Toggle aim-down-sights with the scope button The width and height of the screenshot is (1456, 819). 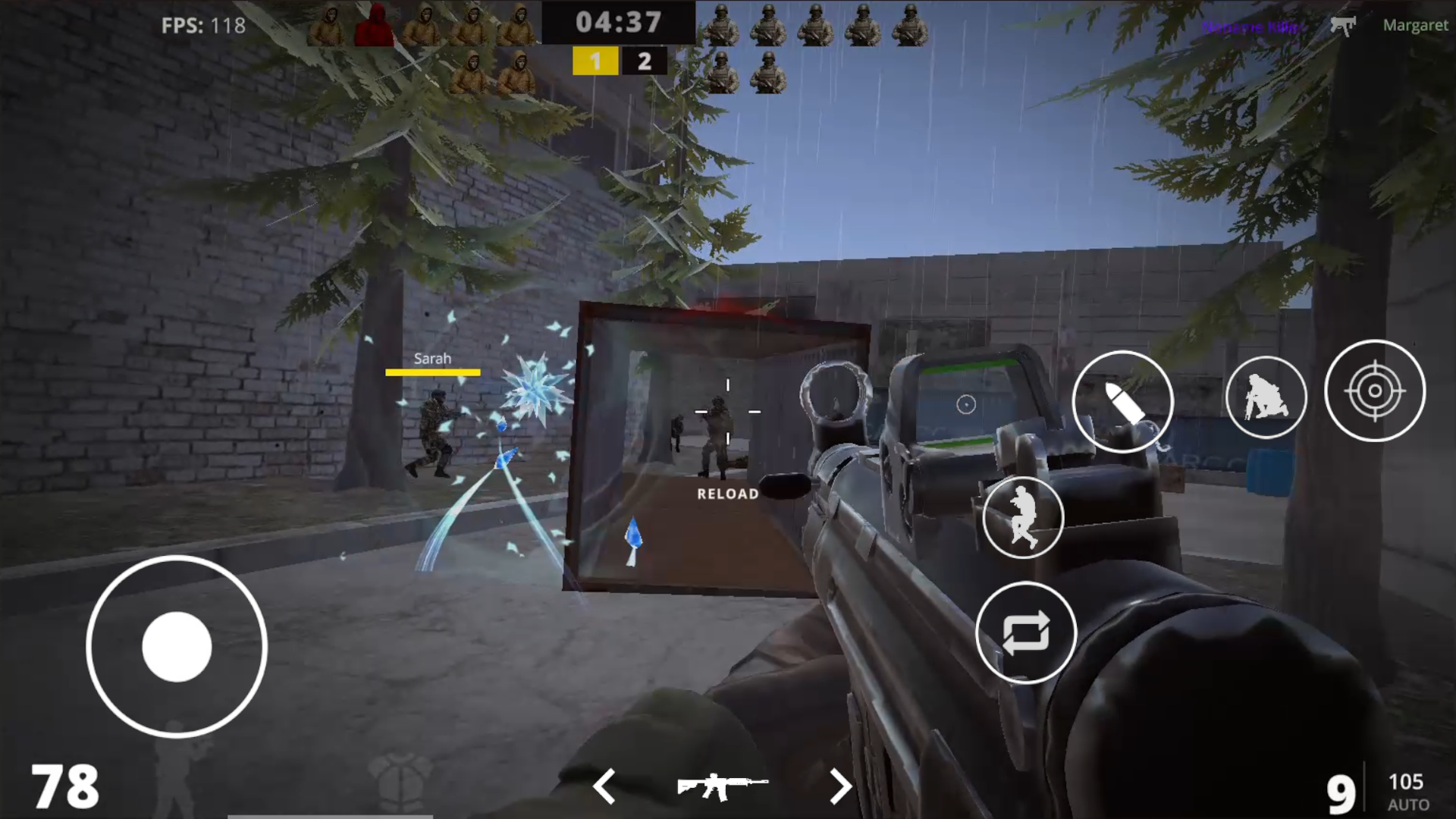1375,391
